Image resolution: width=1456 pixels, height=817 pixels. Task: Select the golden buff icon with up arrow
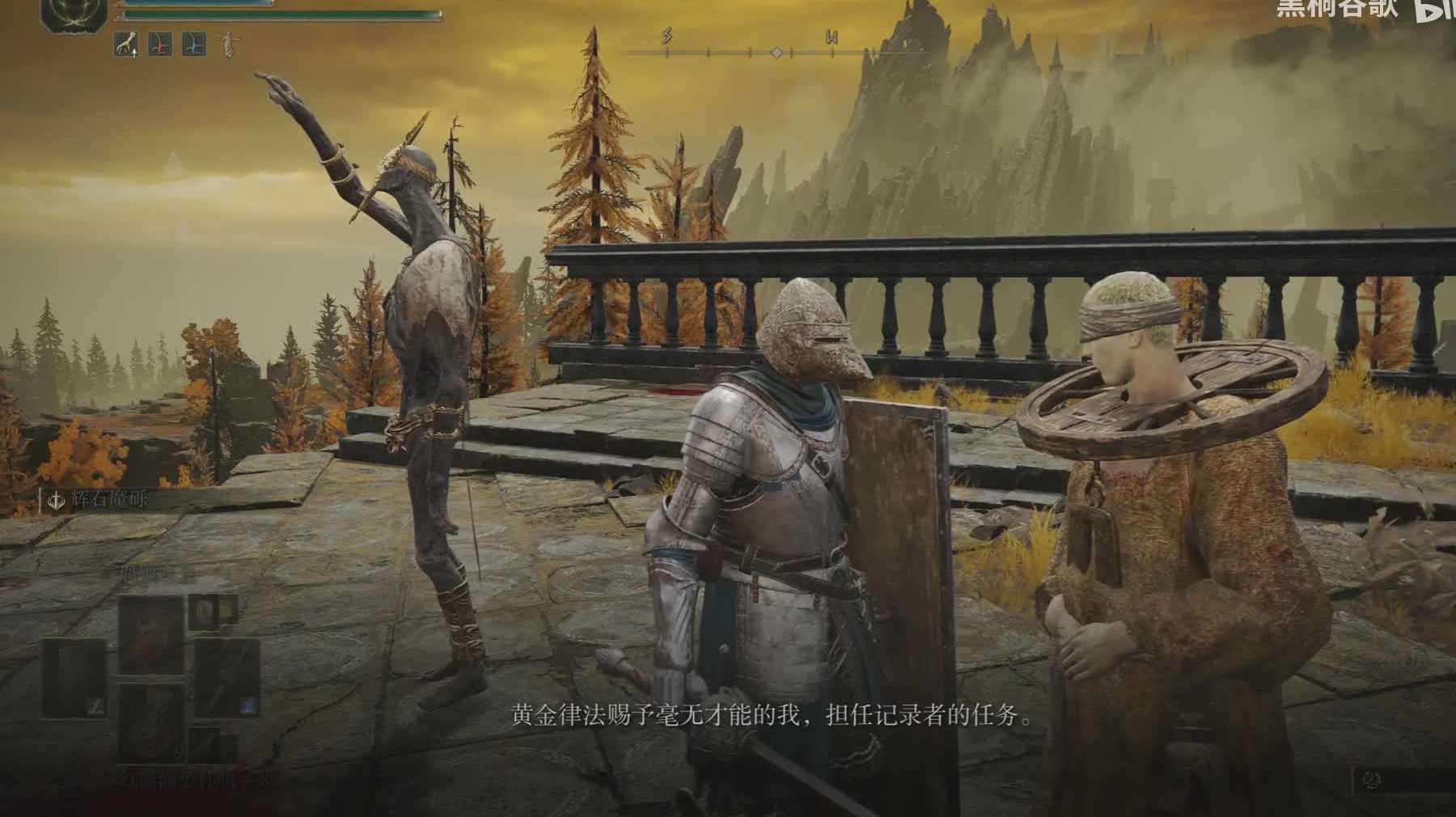click(125, 44)
